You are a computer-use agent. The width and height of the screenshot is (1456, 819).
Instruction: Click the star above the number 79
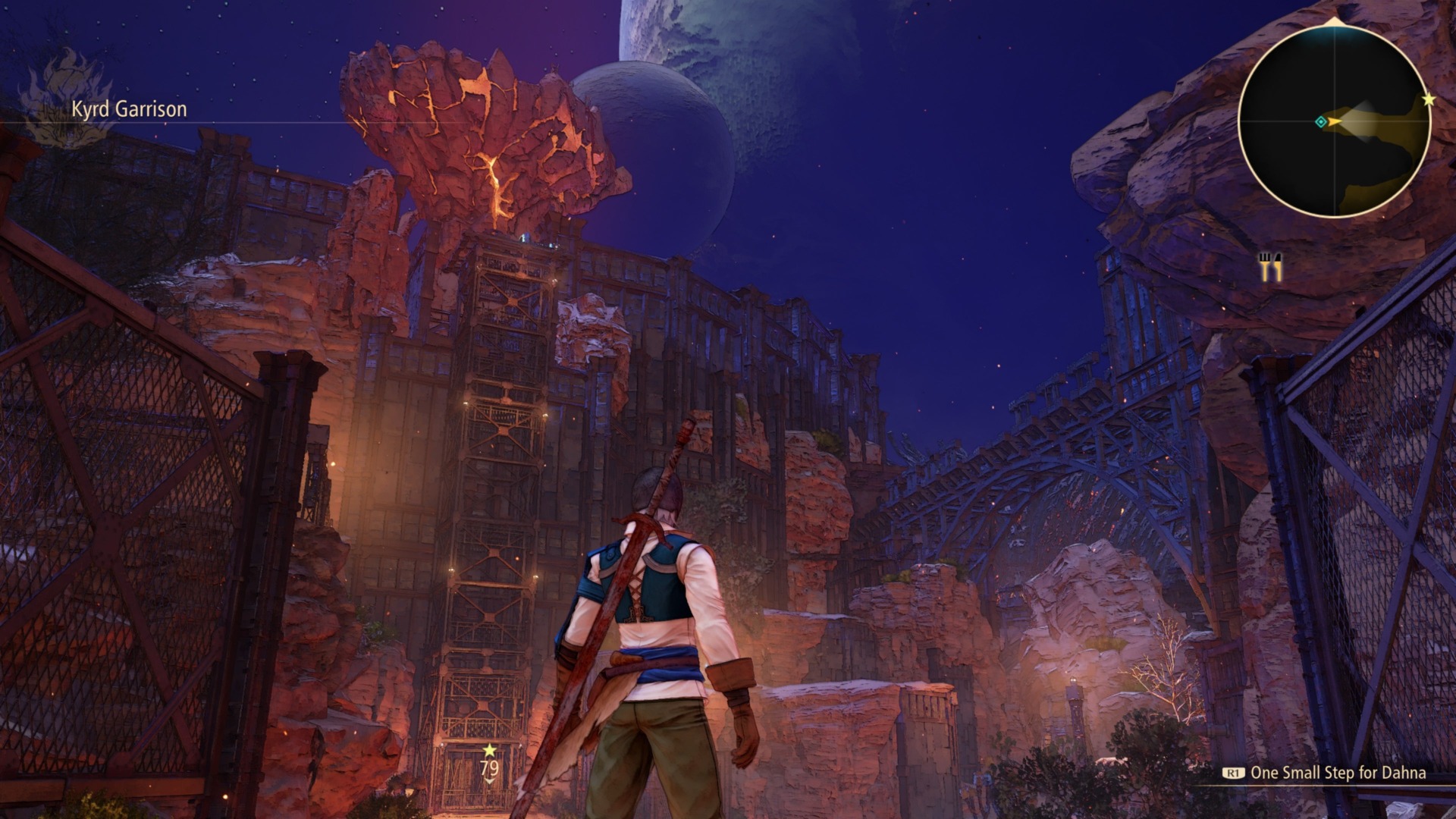(x=489, y=751)
